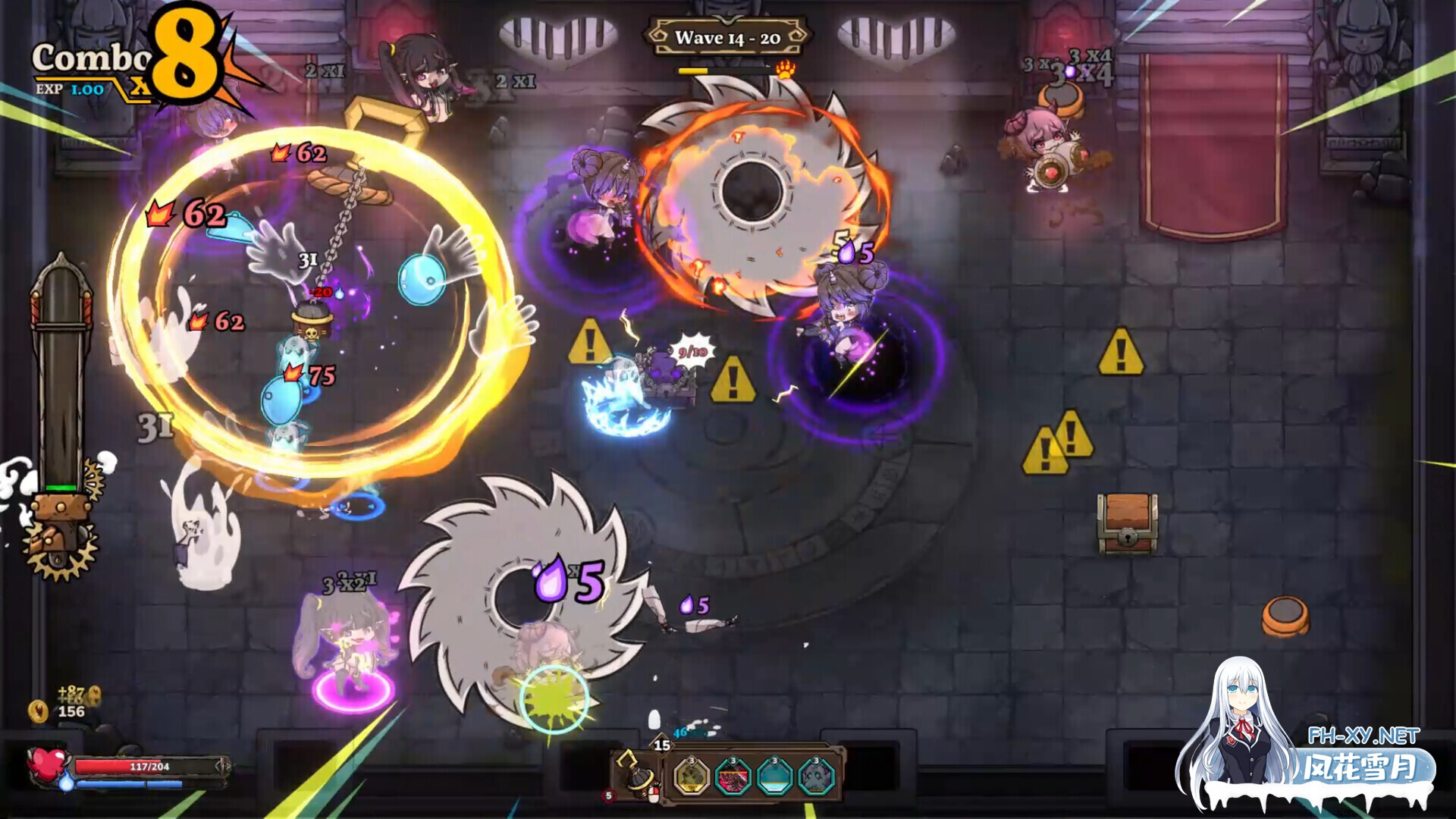Click the Wave 14-20 banner
Screen dimensions: 1456x819
tap(727, 36)
